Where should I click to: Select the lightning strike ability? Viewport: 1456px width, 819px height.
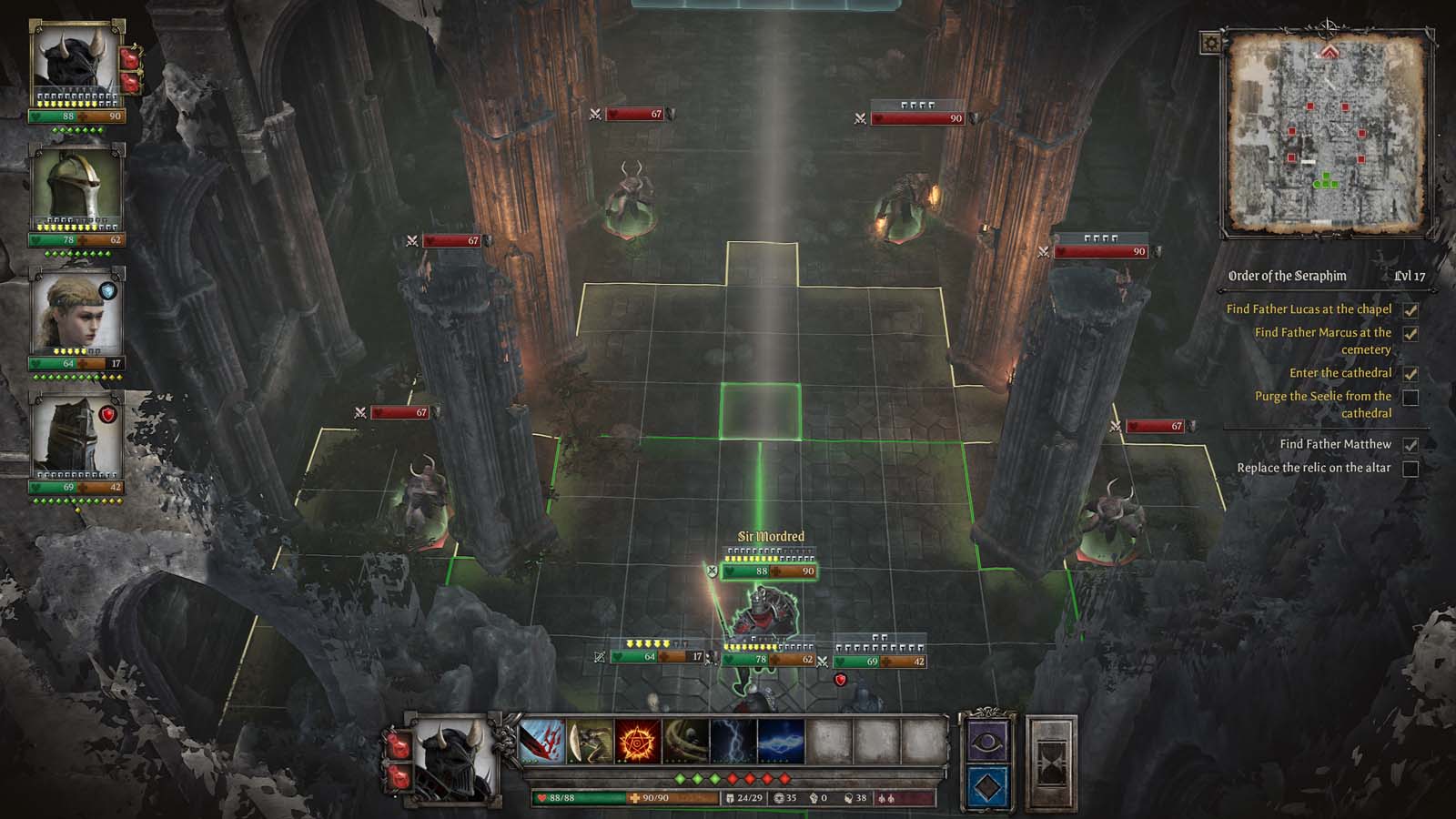point(733,742)
